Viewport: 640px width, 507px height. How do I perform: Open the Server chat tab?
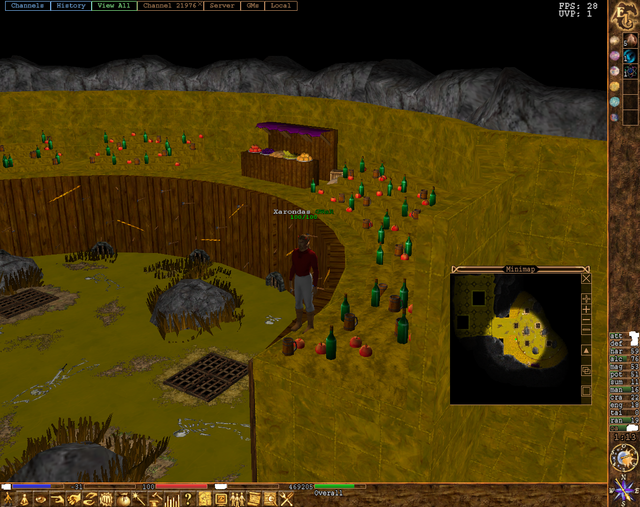(222, 6)
